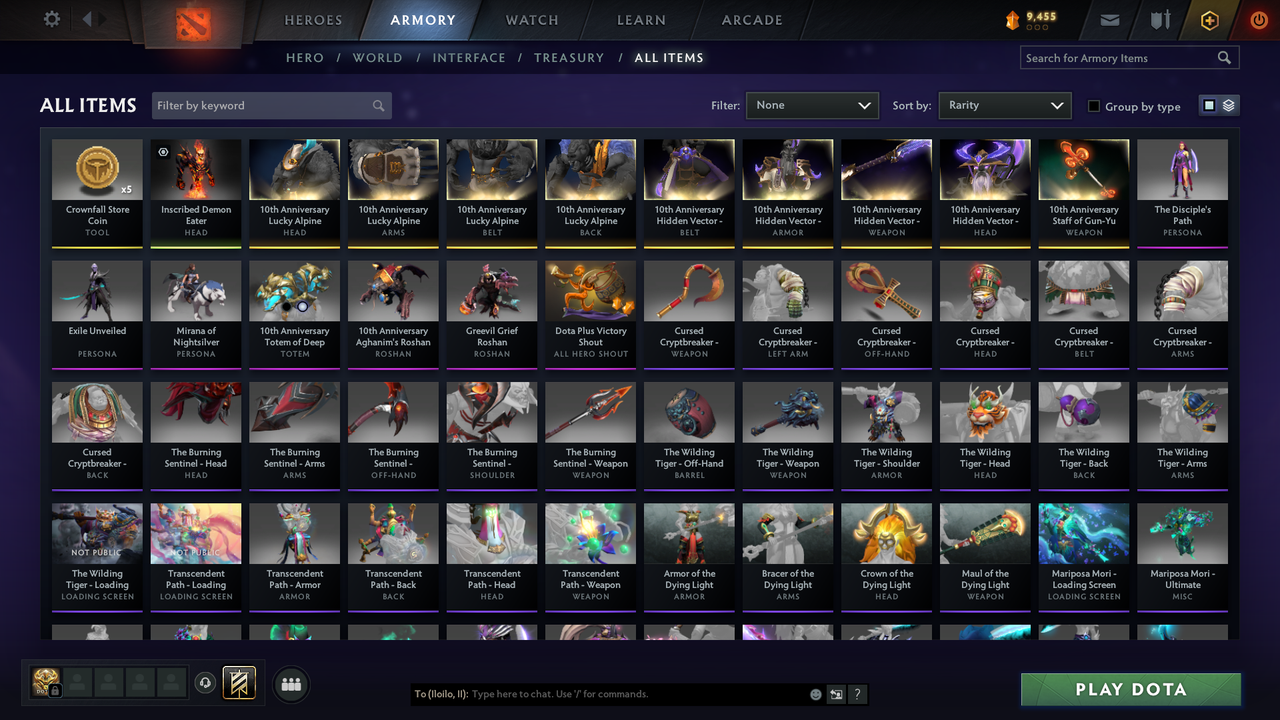Viewport: 1280px width, 720px height.
Task: Click the power button to quit
Action: click(x=1258, y=18)
